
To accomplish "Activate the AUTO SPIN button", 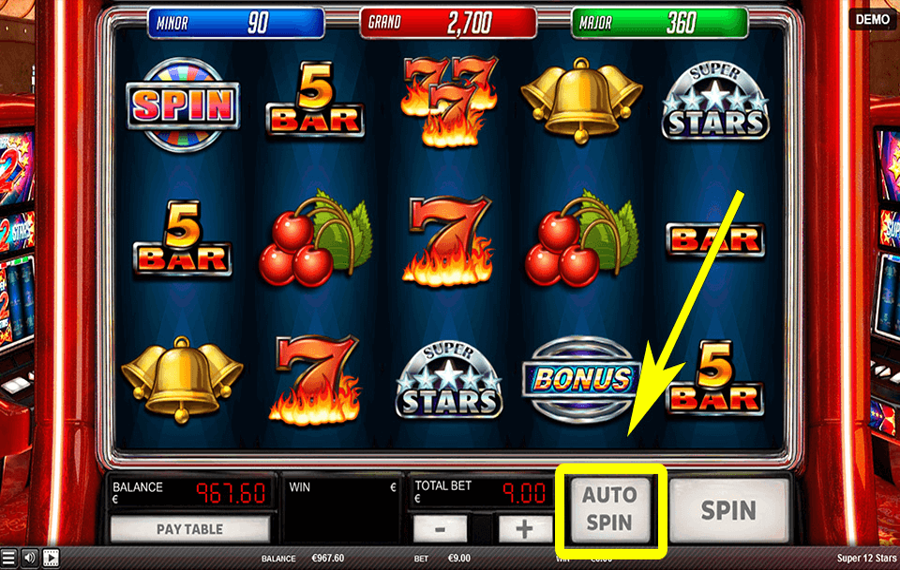I will [x=610, y=508].
